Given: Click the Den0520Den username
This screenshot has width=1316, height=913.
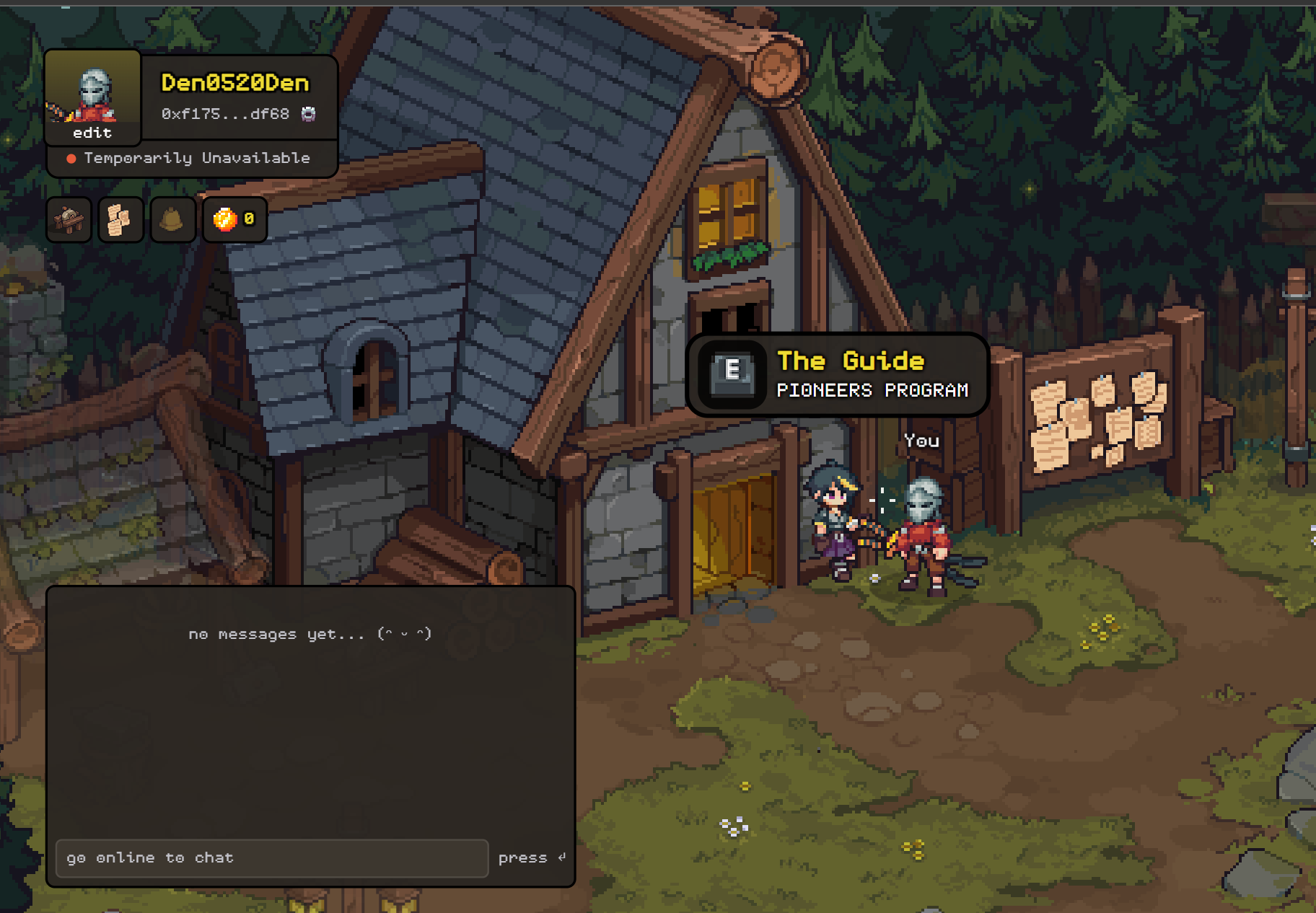Looking at the screenshot, I should click(x=234, y=83).
